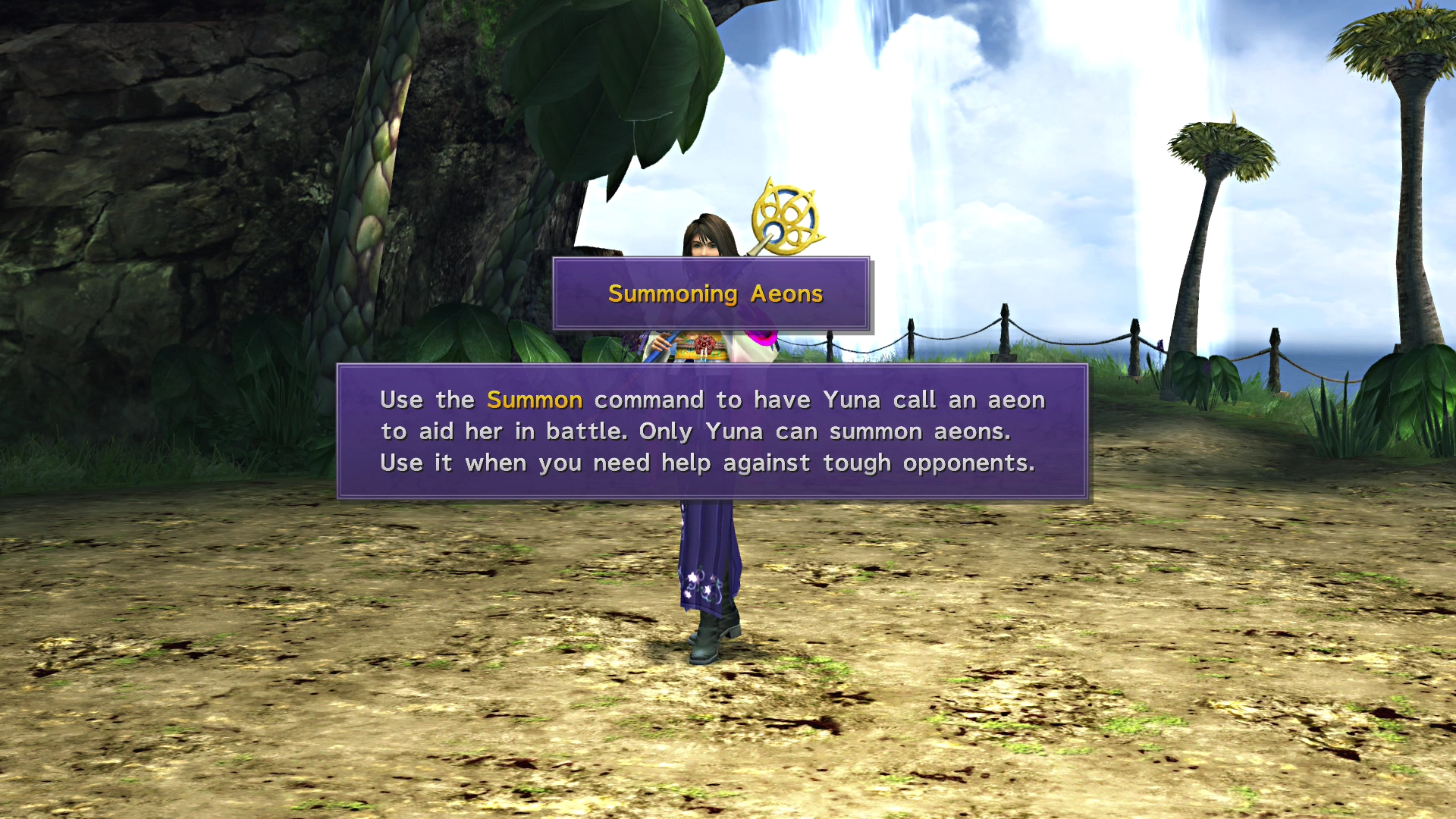
Task: Click the Summoning Aeons title banner
Action: 713,293
